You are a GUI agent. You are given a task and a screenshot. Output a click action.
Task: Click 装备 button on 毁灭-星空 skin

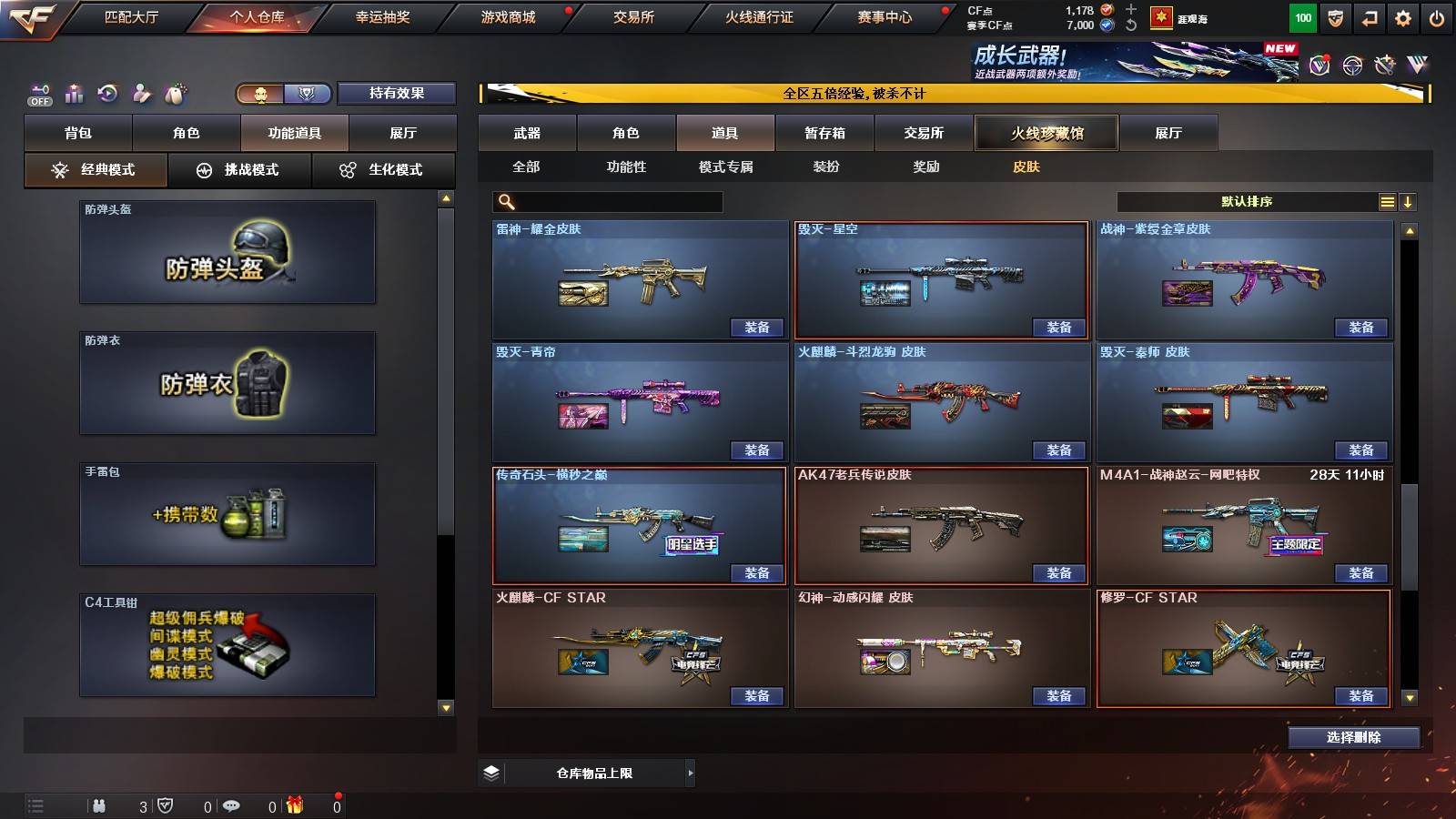1059,328
